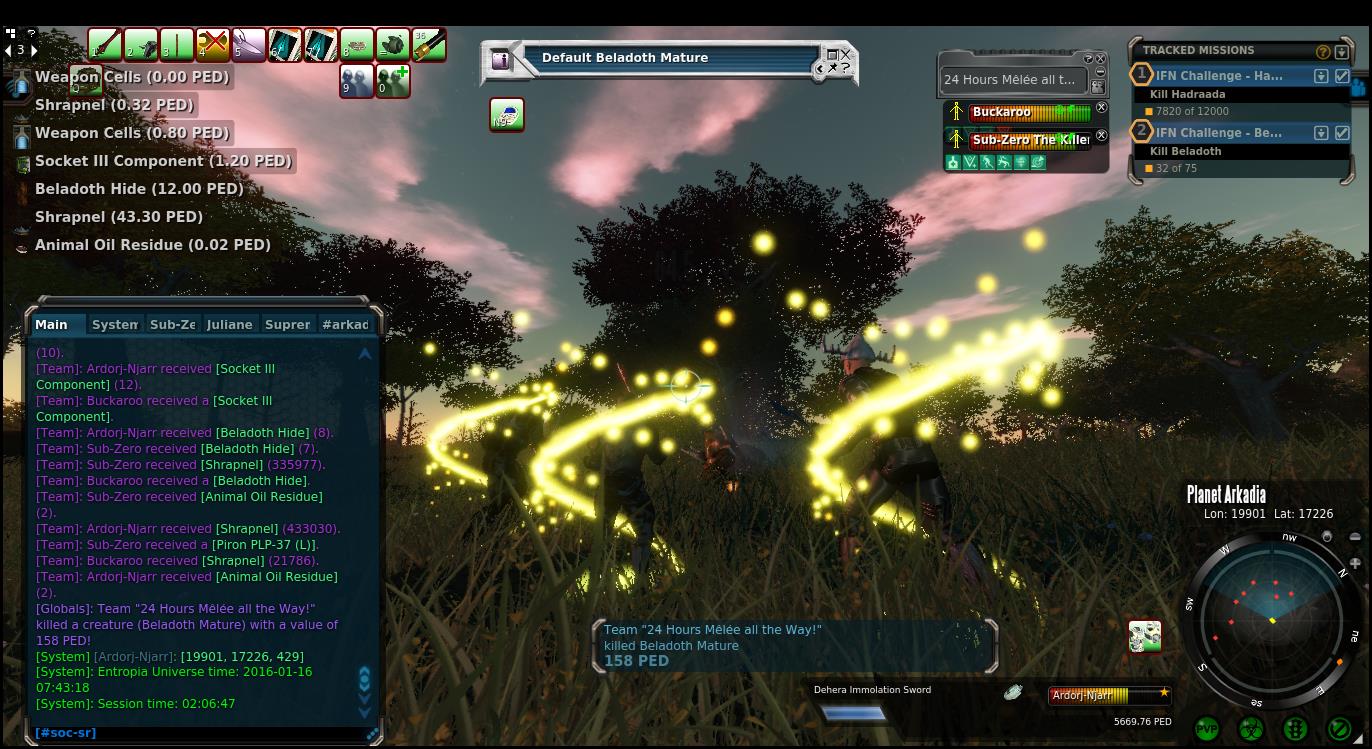The height and width of the screenshot is (749, 1372).
Task: Select hotbar slot 1 with the sword
Action: pos(104,45)
